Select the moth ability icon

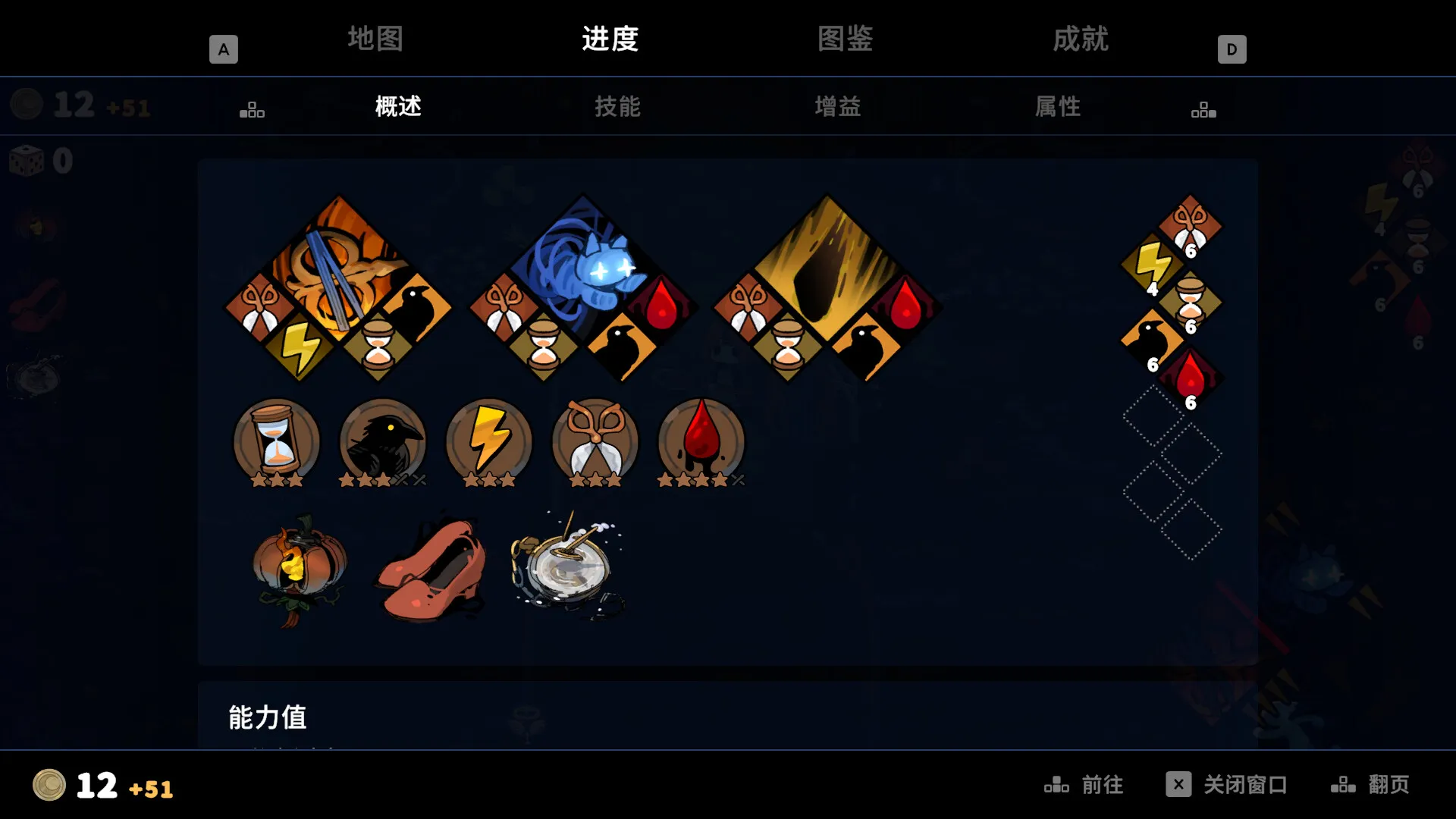595,442
